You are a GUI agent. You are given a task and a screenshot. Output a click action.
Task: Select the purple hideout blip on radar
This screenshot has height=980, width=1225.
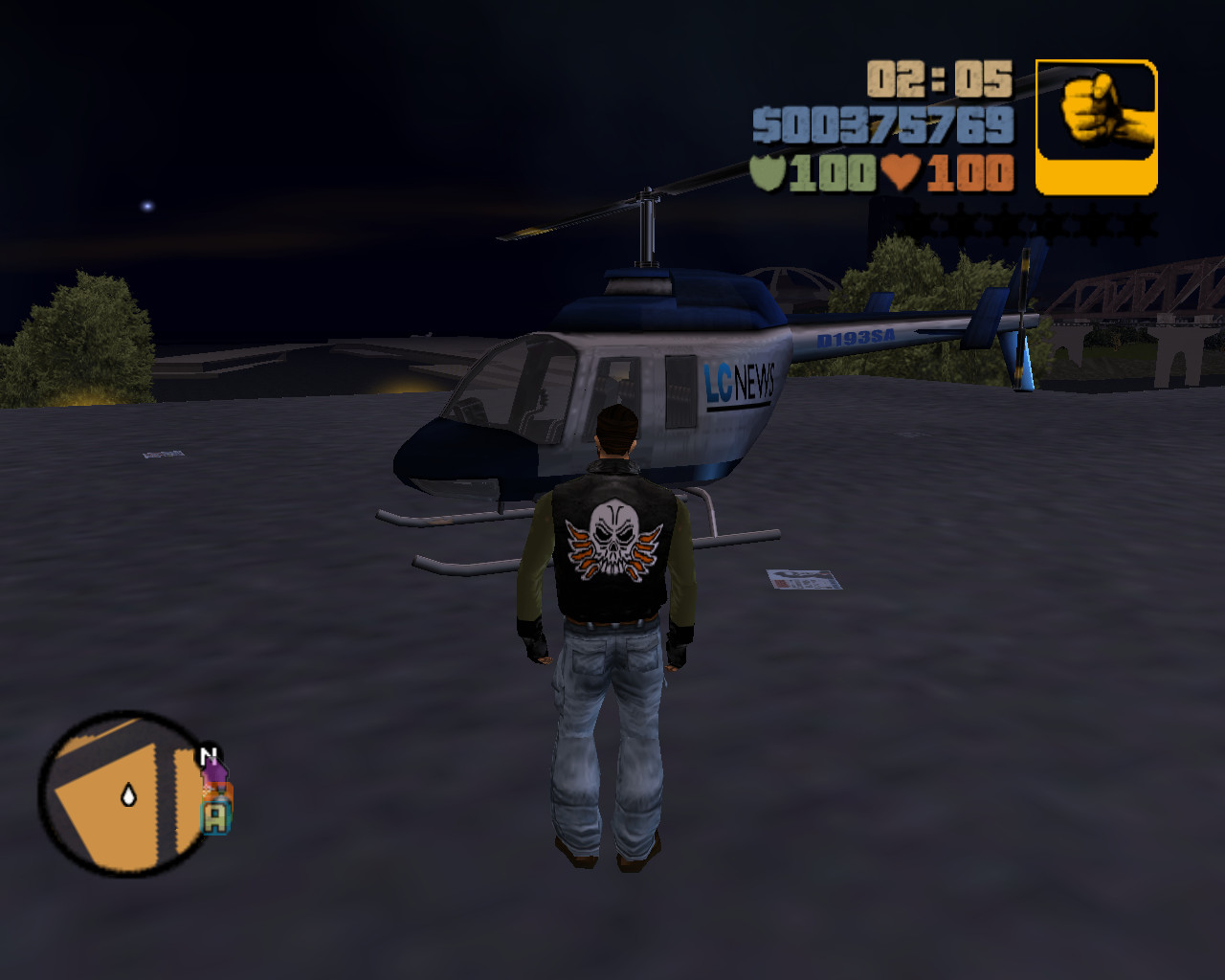[x=216, y=770]
